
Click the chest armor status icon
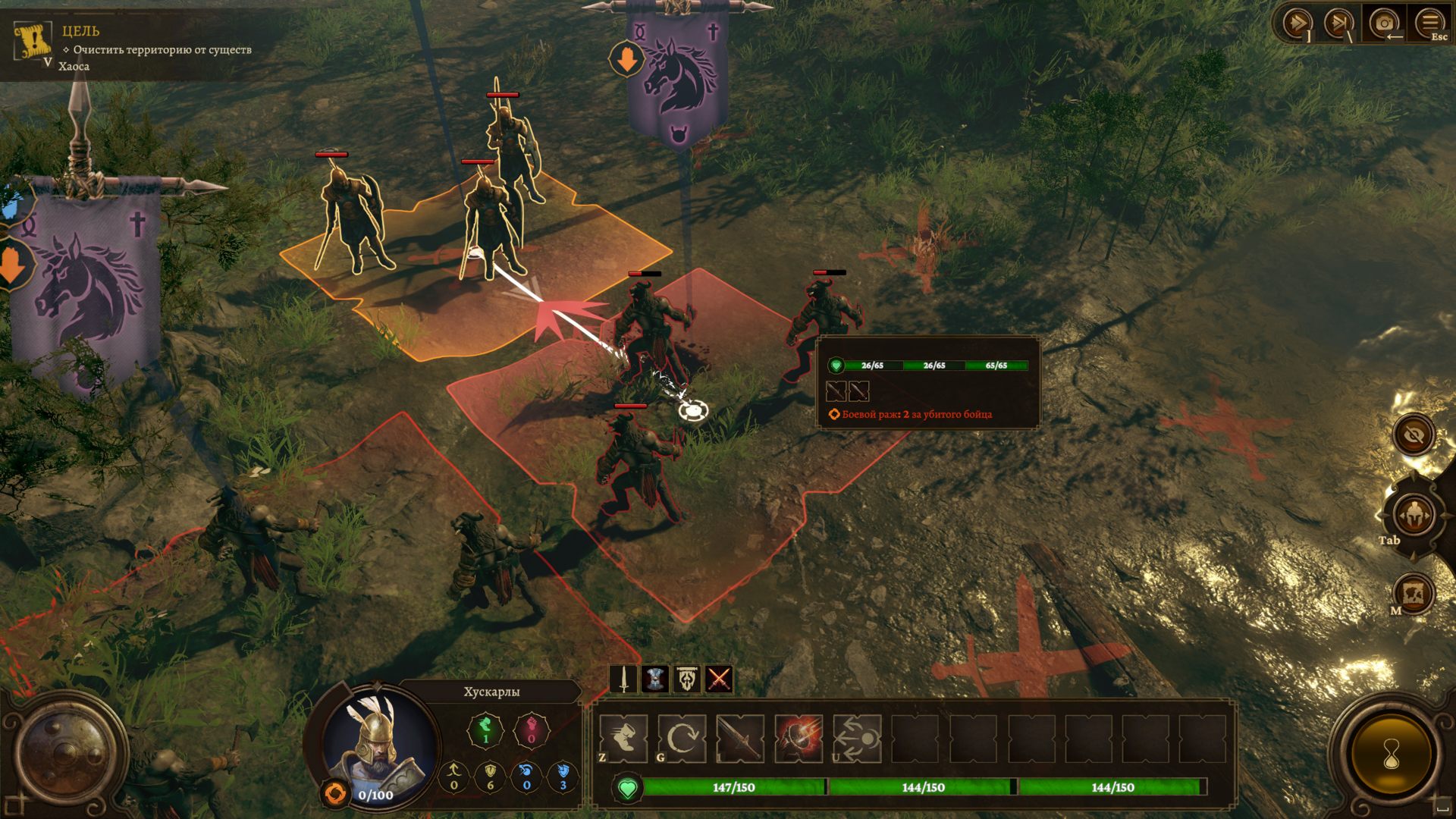655,679
